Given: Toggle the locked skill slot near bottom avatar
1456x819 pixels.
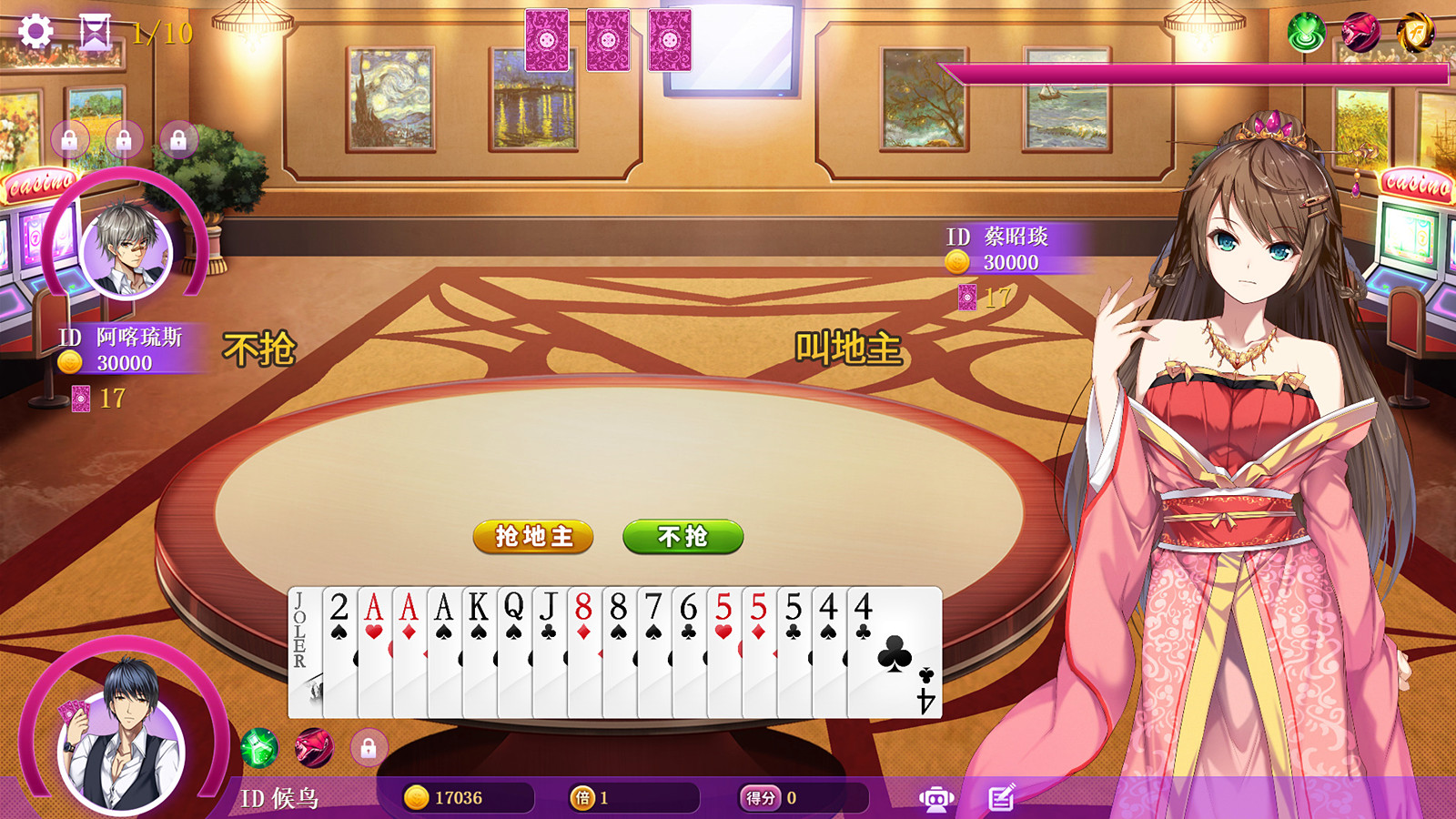Looking at the screenshot, I should tap(369, 748).
